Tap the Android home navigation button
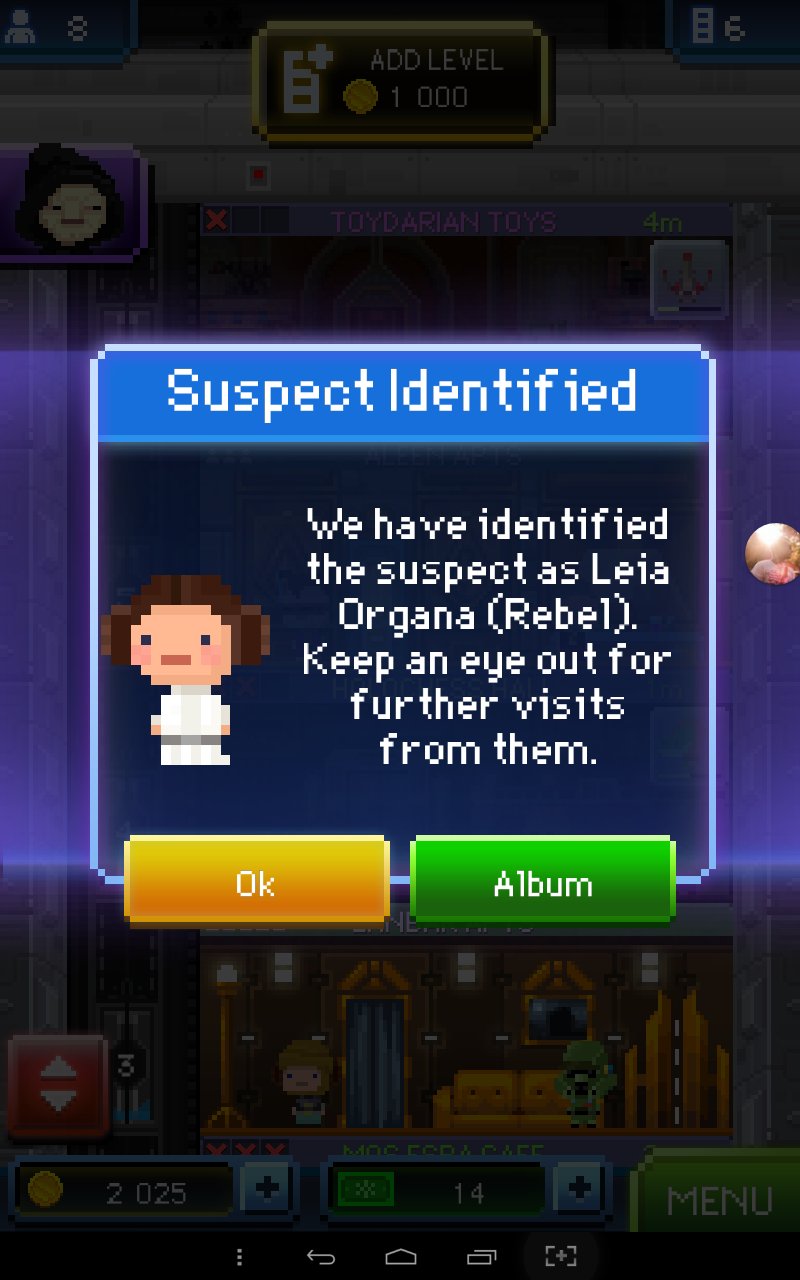 tap(400, 1256)
